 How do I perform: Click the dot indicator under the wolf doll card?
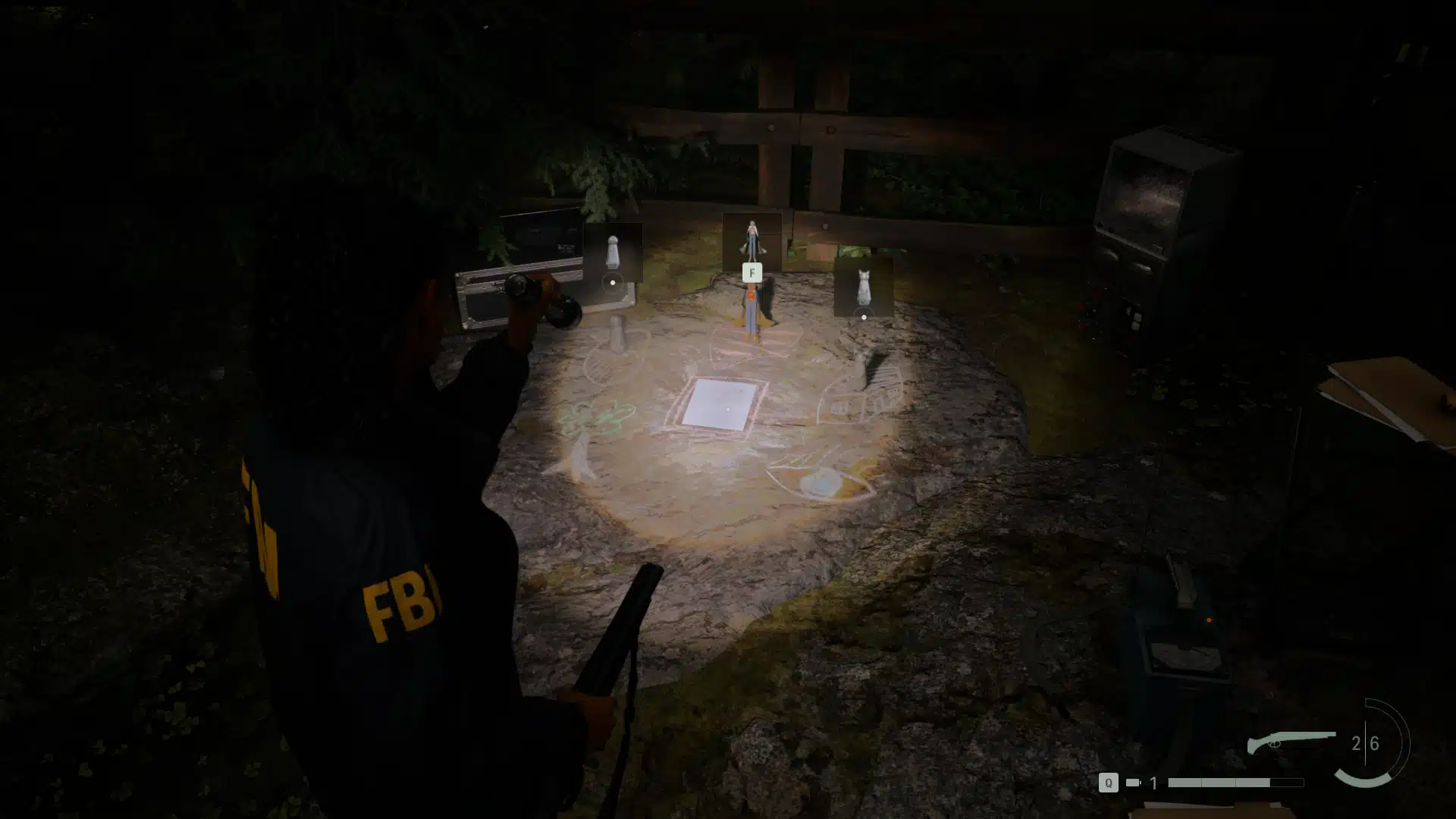tap(863, 318)
